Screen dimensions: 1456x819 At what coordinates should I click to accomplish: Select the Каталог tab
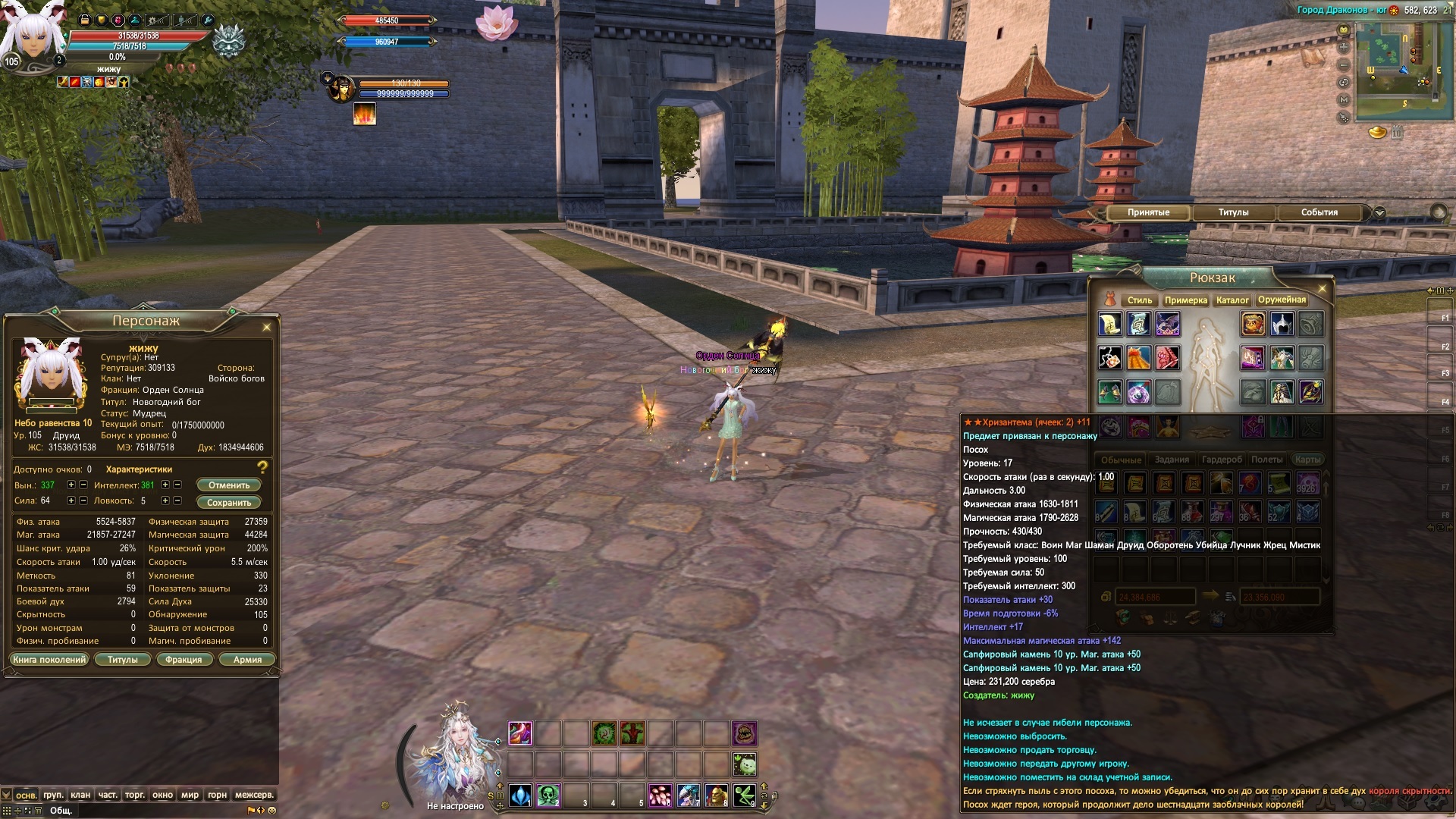(x=1232, y=300)
